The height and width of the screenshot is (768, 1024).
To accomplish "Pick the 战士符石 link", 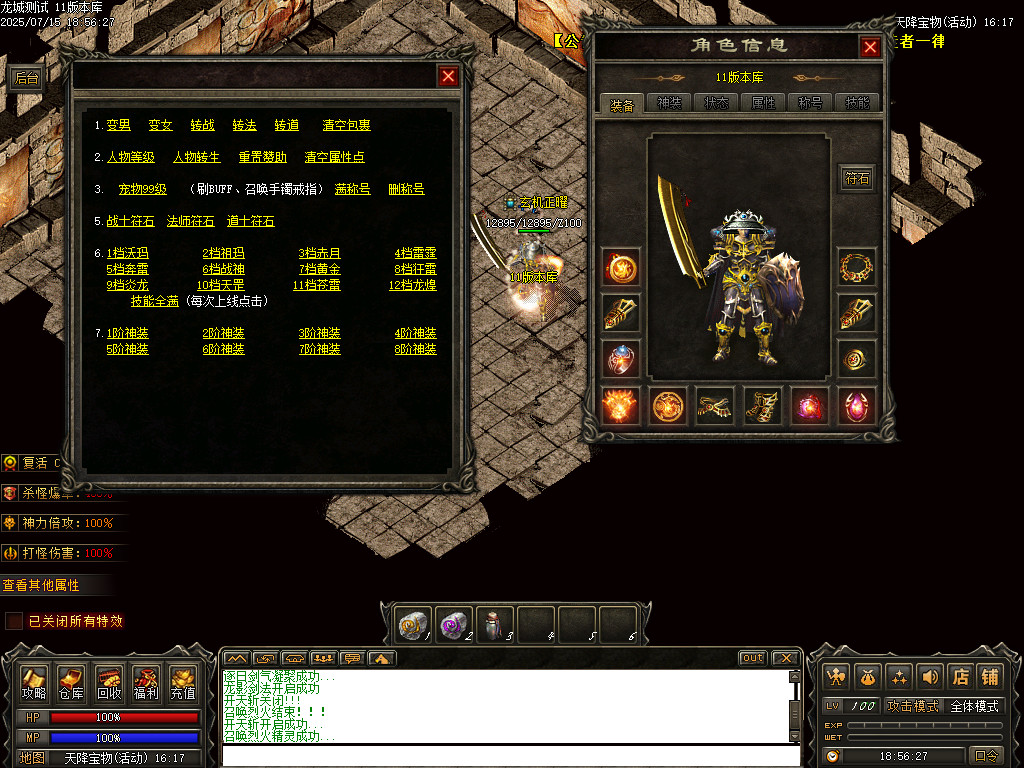I will 130,221.
